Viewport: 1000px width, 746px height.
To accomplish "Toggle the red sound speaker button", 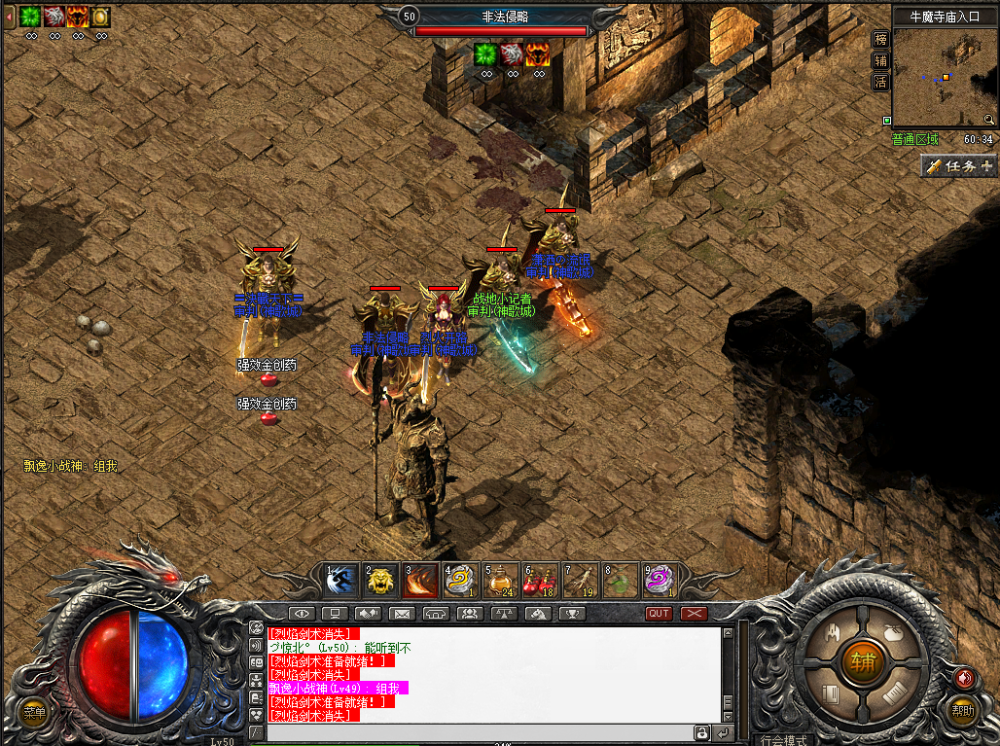I will 964,677.
